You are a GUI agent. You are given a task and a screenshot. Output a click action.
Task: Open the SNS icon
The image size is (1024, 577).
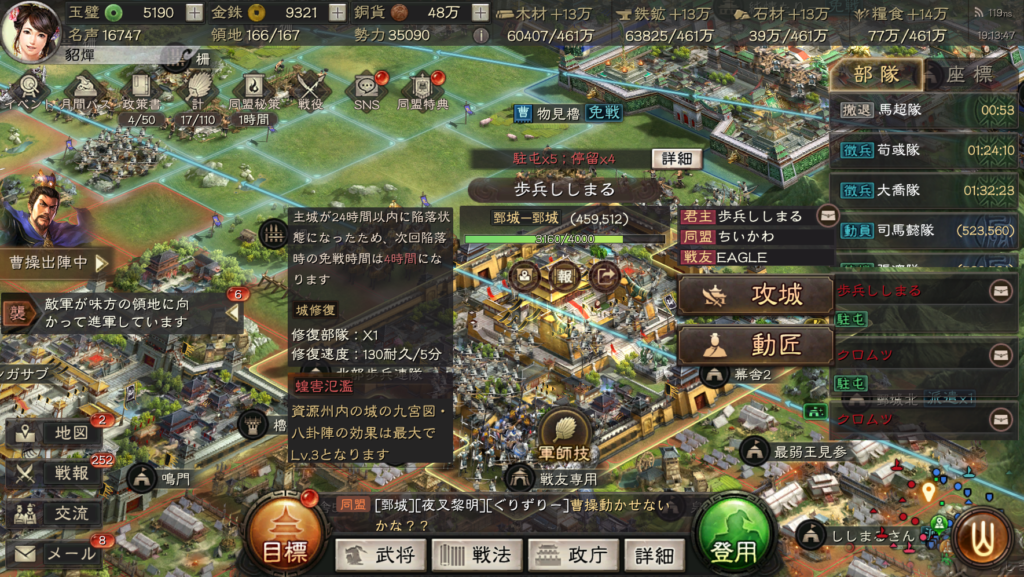point(366,92)
